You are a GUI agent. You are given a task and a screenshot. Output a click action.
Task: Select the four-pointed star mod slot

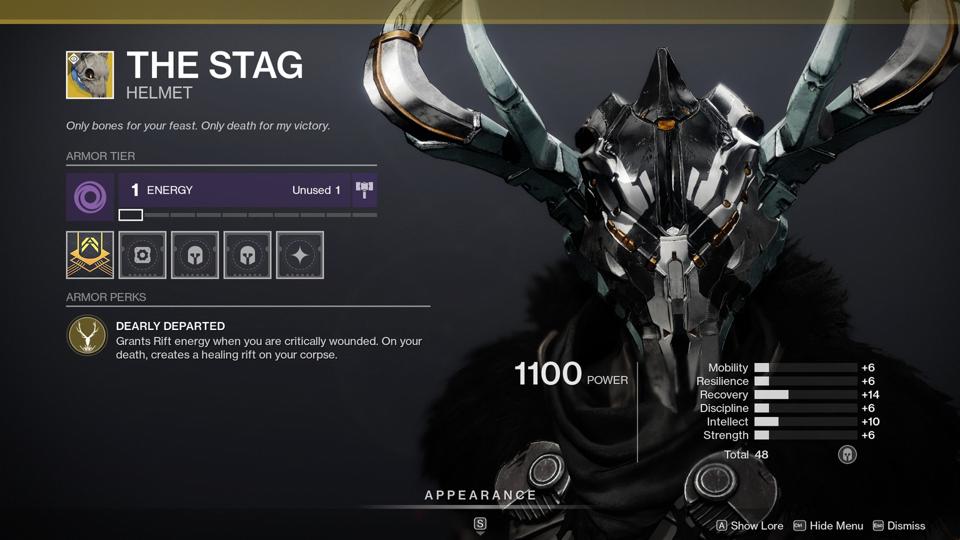point(300,255)
